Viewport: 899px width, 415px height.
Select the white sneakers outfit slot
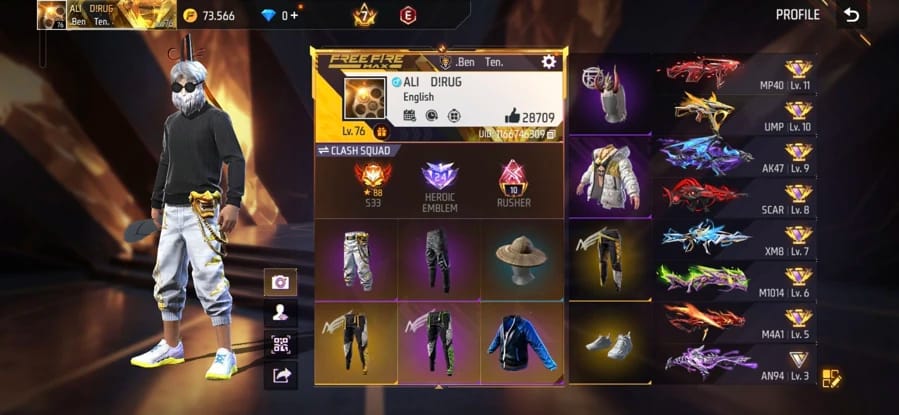click(610, 344)
